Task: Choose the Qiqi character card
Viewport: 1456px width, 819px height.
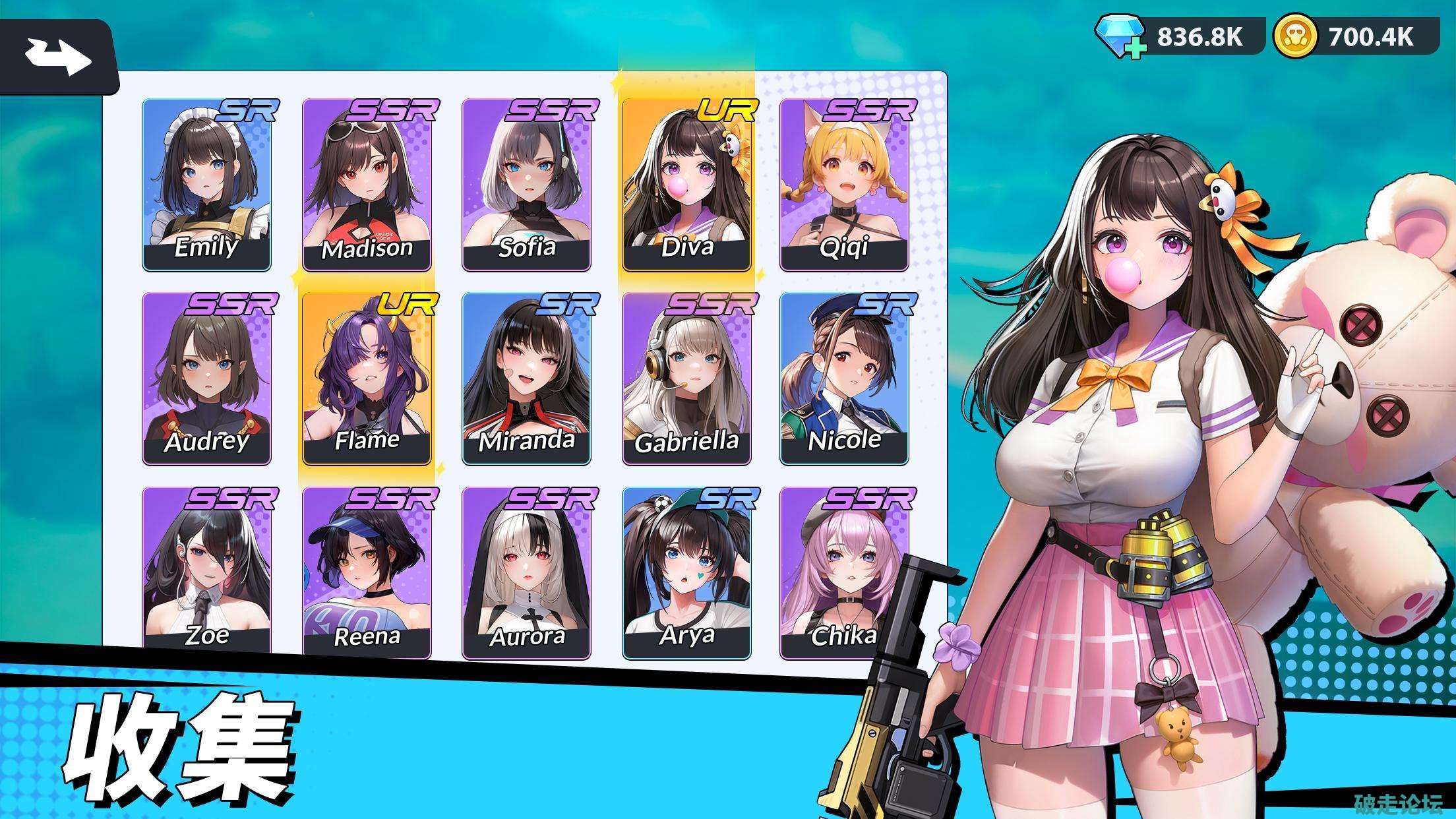Action: (x=844, y=185)
